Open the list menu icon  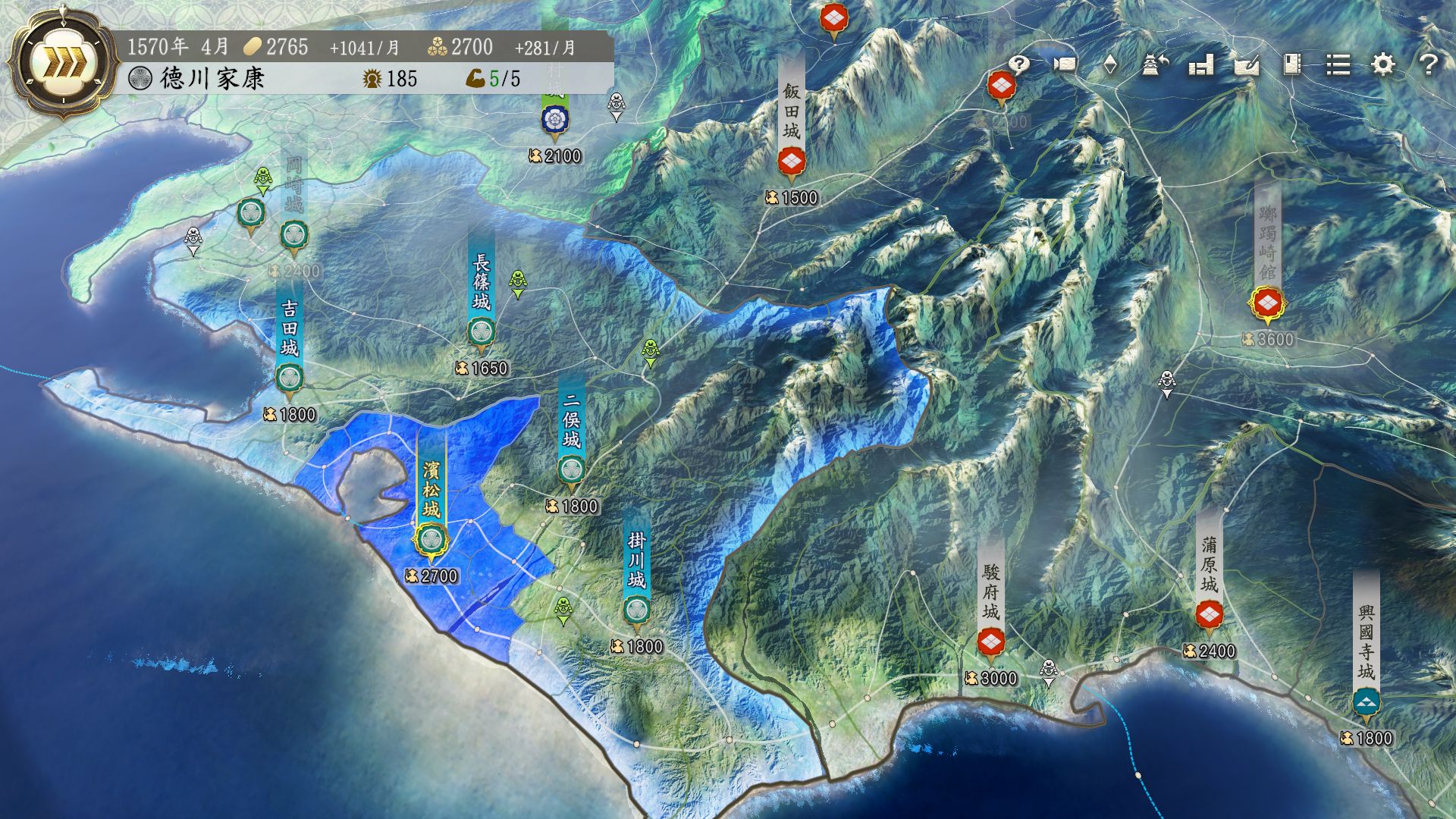1338,64
